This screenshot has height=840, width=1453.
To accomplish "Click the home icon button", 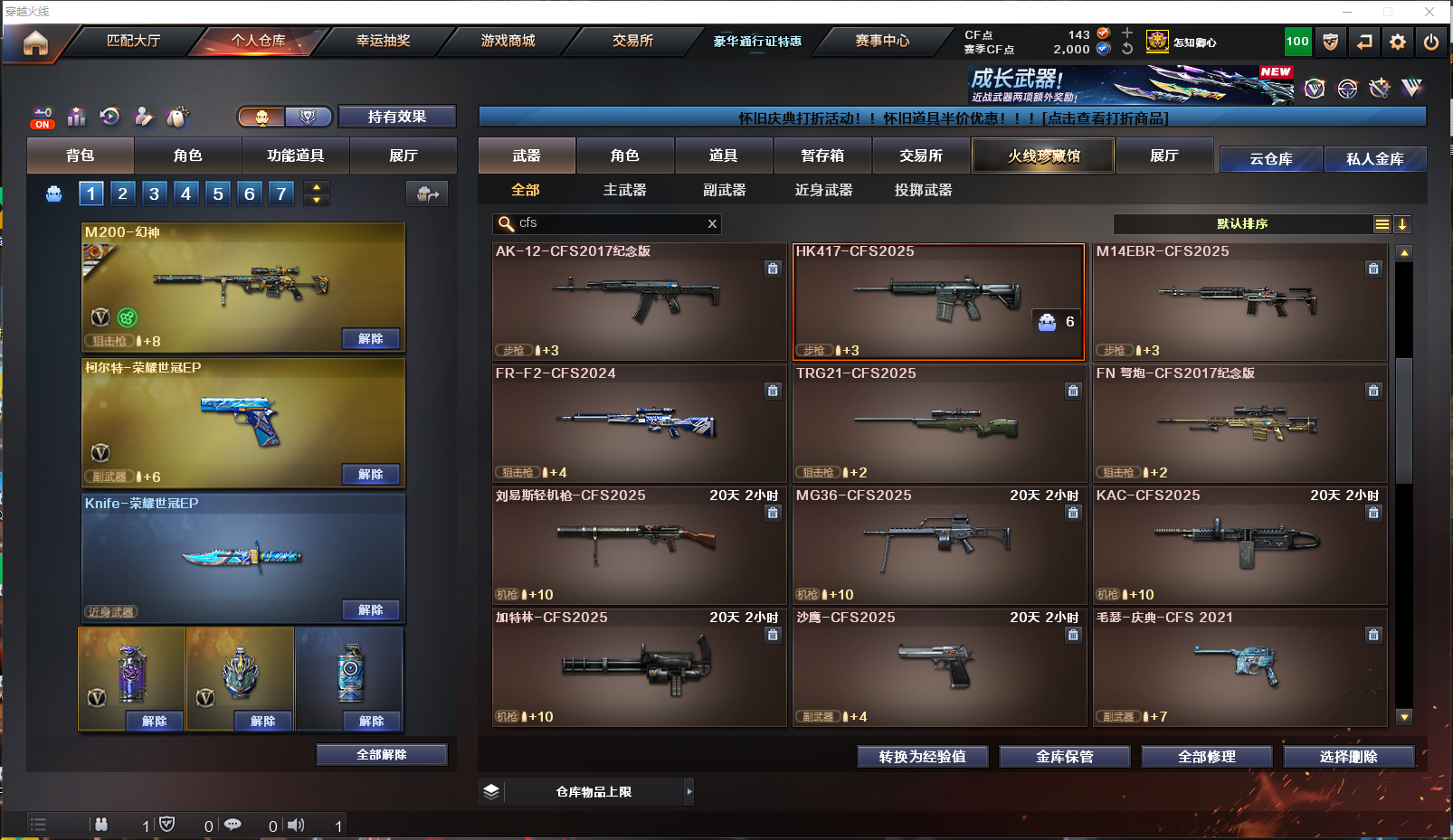I will point(35,42).
